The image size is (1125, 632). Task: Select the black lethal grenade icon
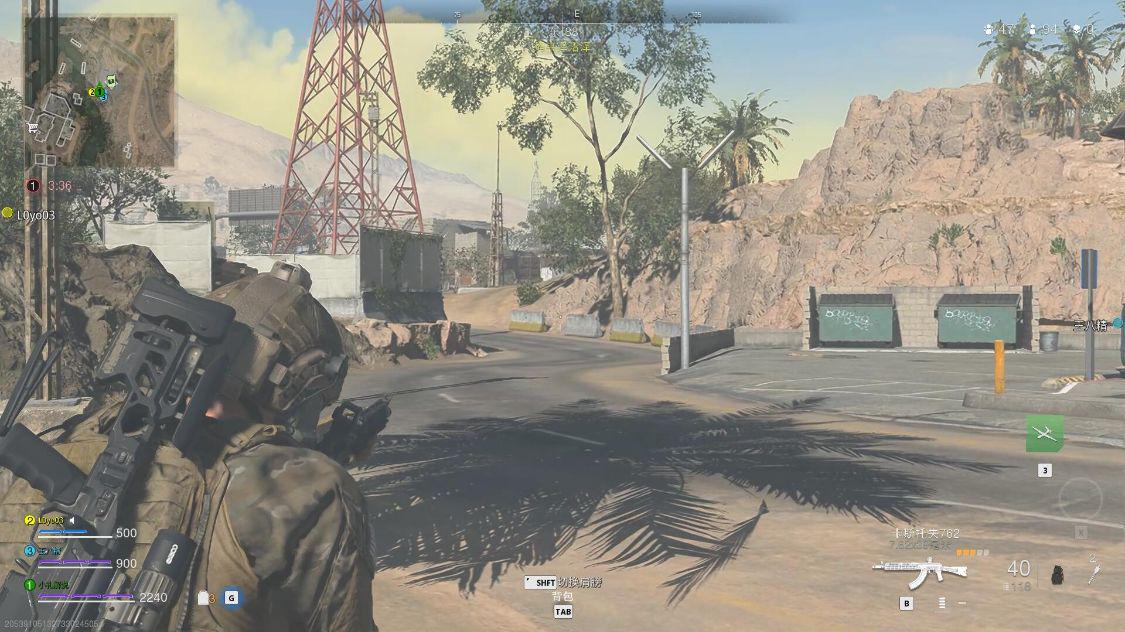pos(1058,574)
